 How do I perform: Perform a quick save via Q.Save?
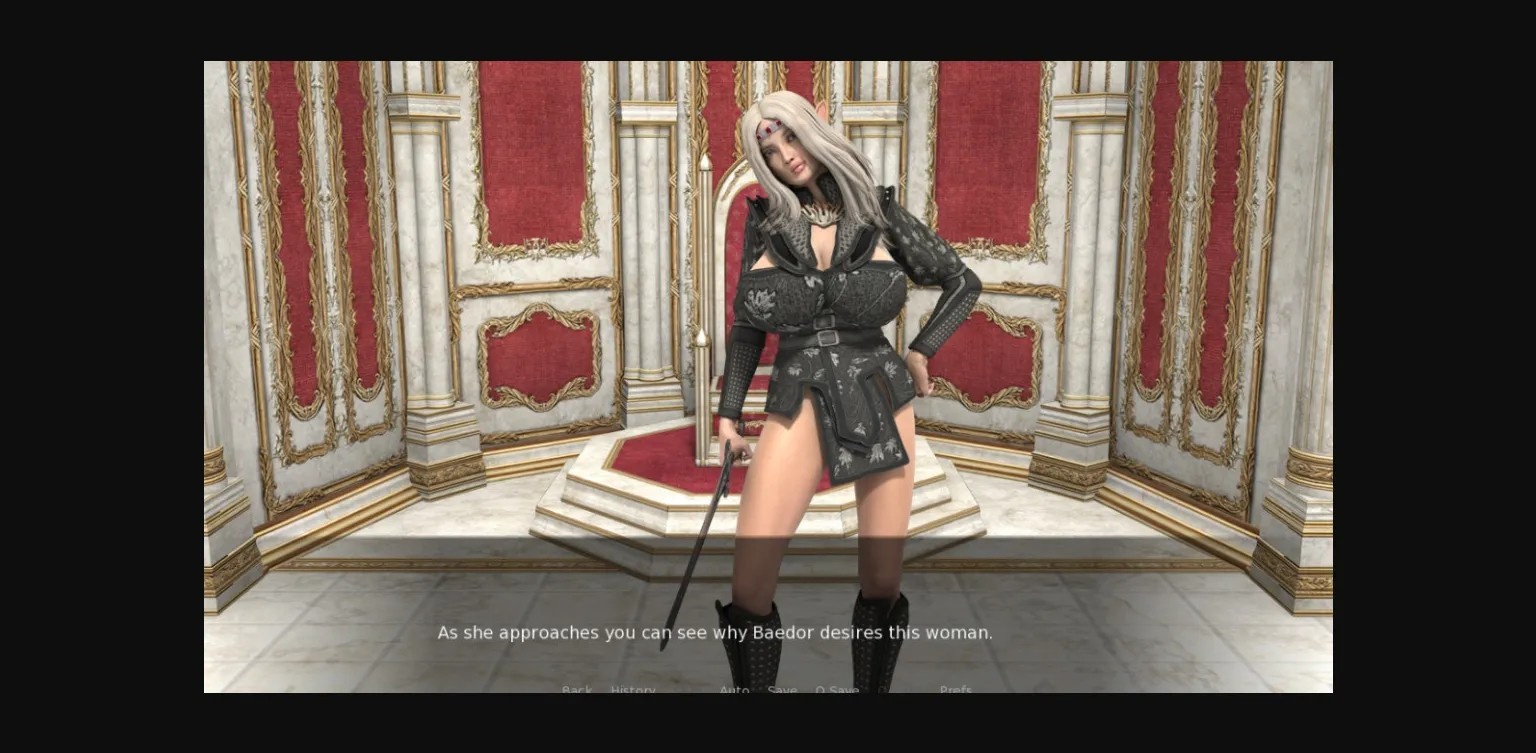click(x=838, y=690)
